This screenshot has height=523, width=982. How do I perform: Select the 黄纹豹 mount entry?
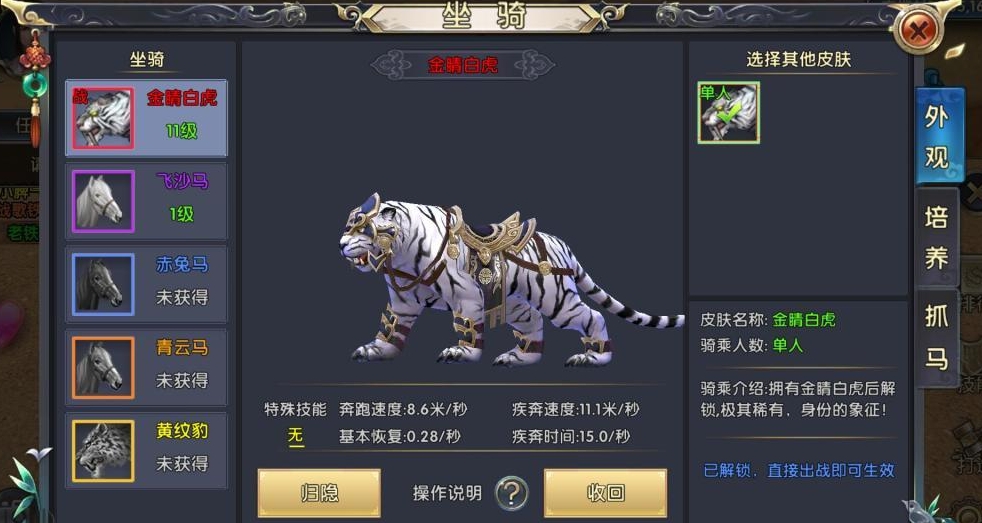(146, 450)
